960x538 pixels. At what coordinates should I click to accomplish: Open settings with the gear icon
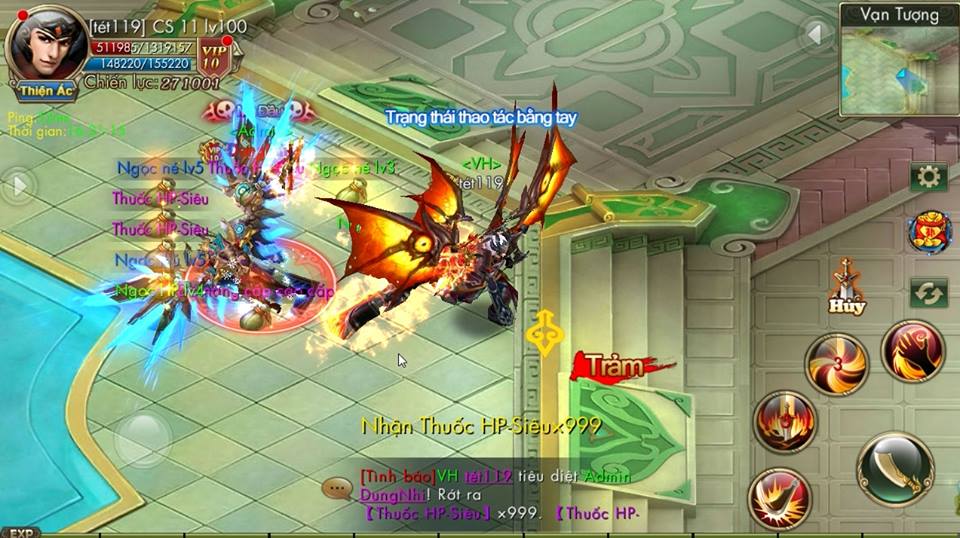tap(929, 178)
